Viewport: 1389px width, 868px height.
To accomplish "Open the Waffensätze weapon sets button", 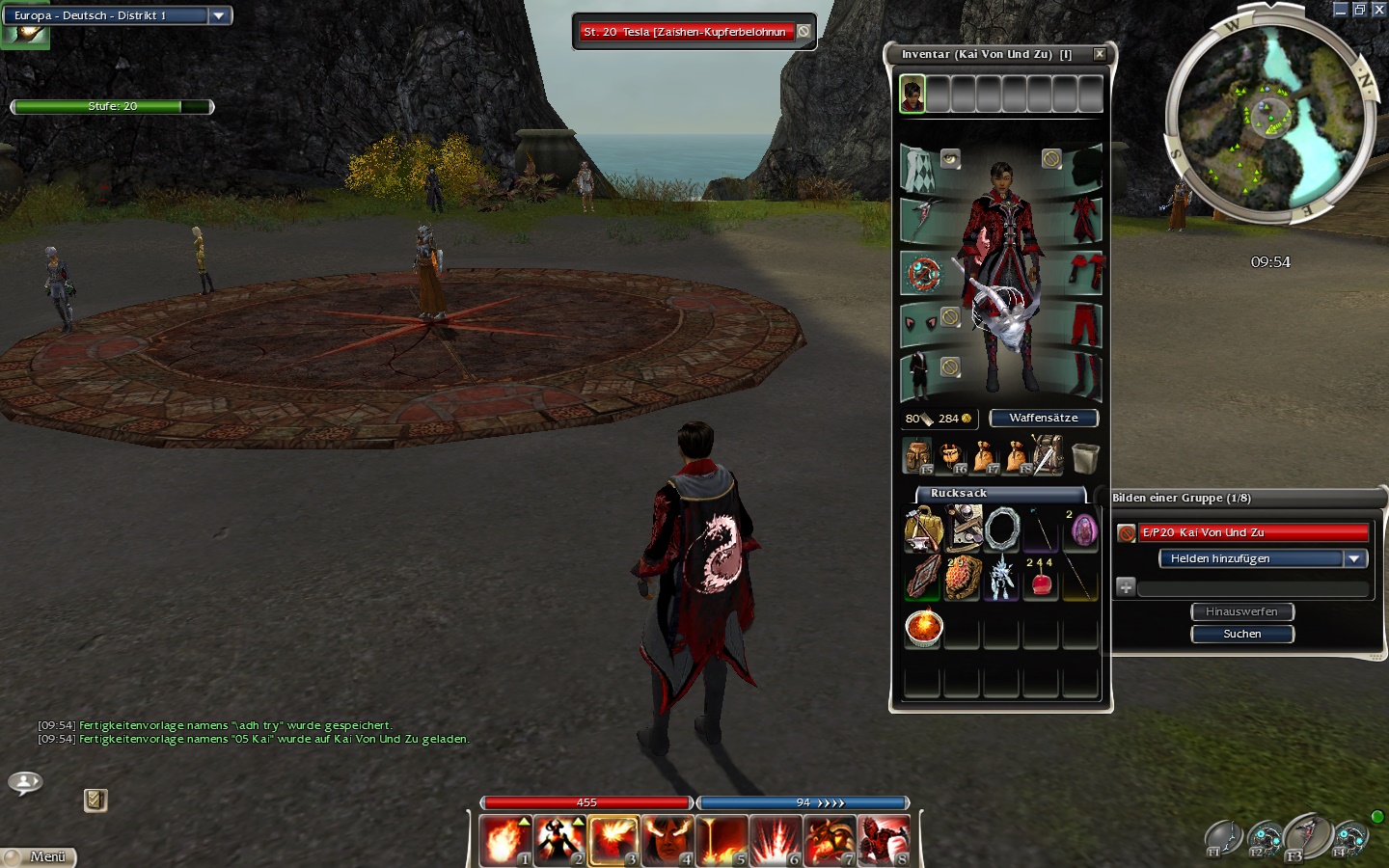I will coord(1044,418).
